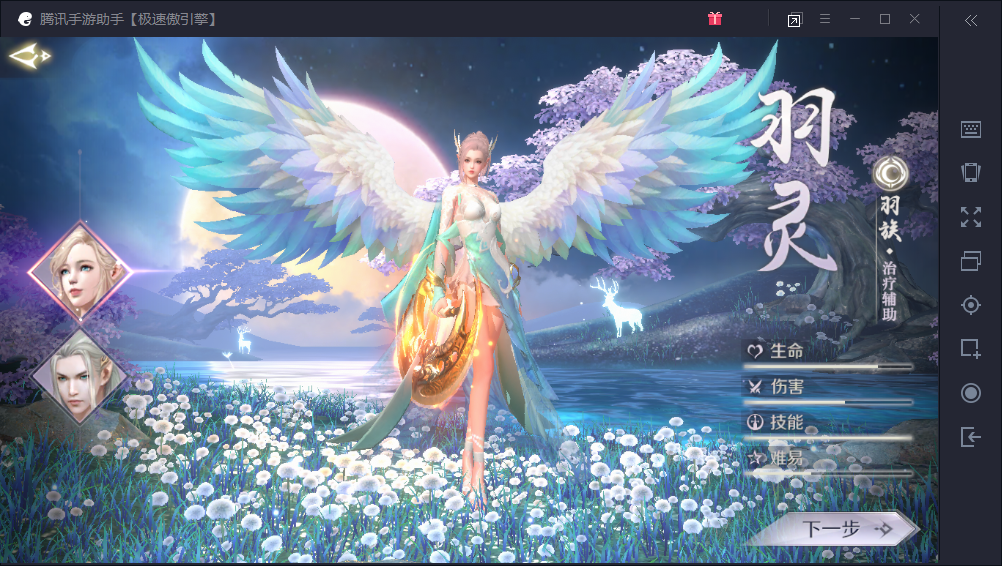Go back with the arrow icon
Viewport: 1002px width, 566px height.
(30, 57)
